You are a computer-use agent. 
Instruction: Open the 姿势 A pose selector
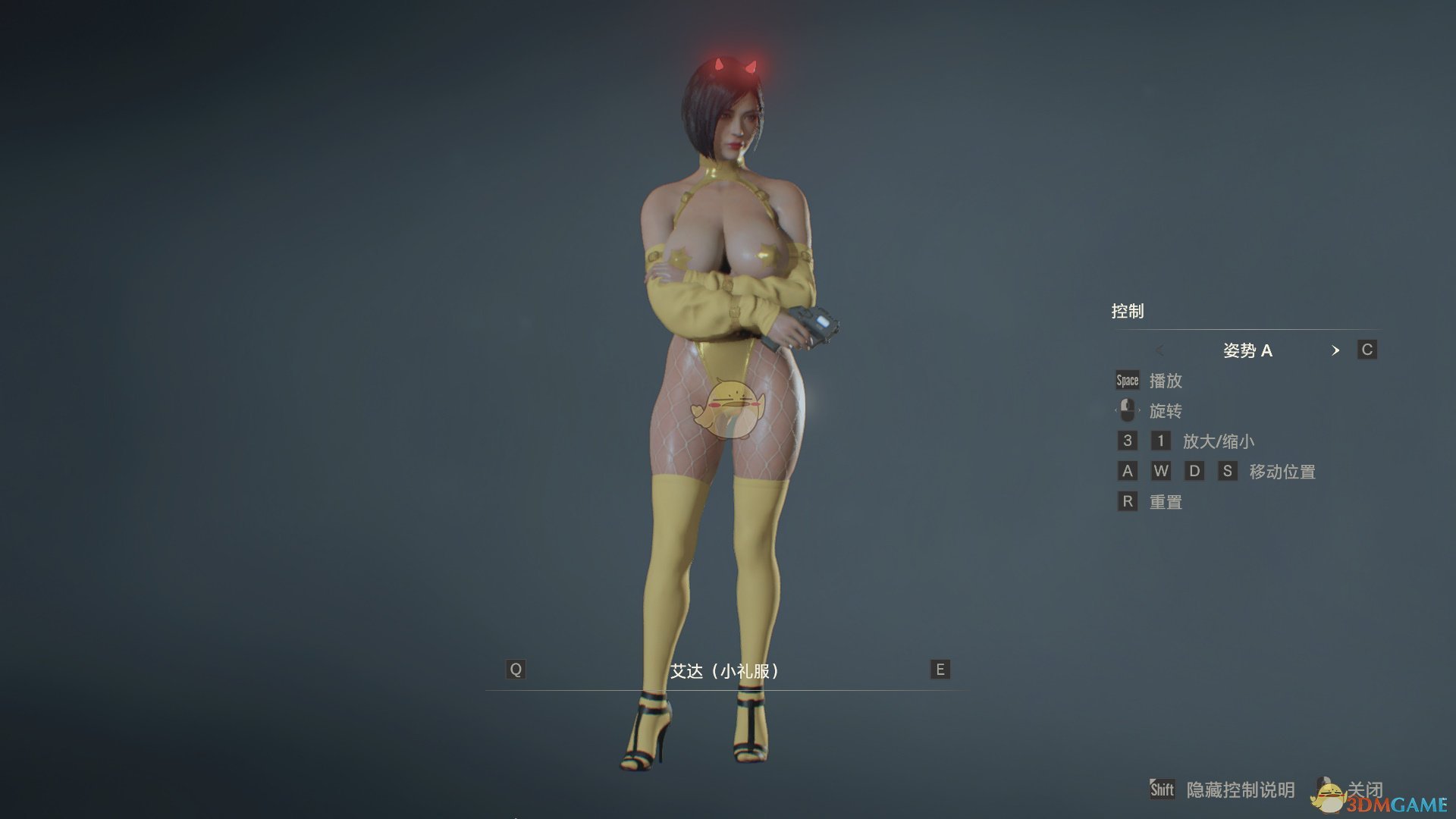click(x=1250, y=350)
